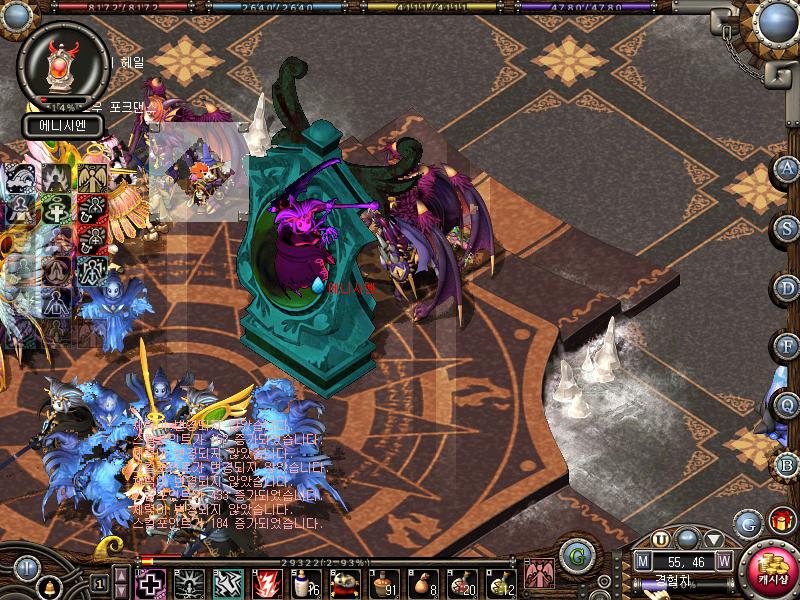Screen dimensions: 800x600
Task: Use the potion stack showing 20
Action: (x=462, y=582)
